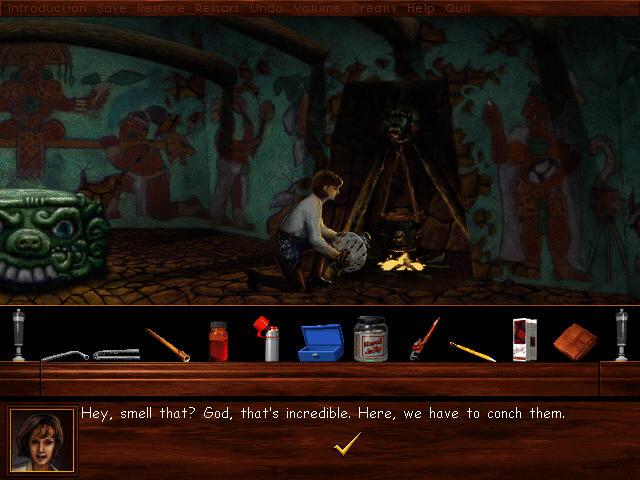Click Restart in the top menu
This screenshot has height=480, width=640.
217,8
